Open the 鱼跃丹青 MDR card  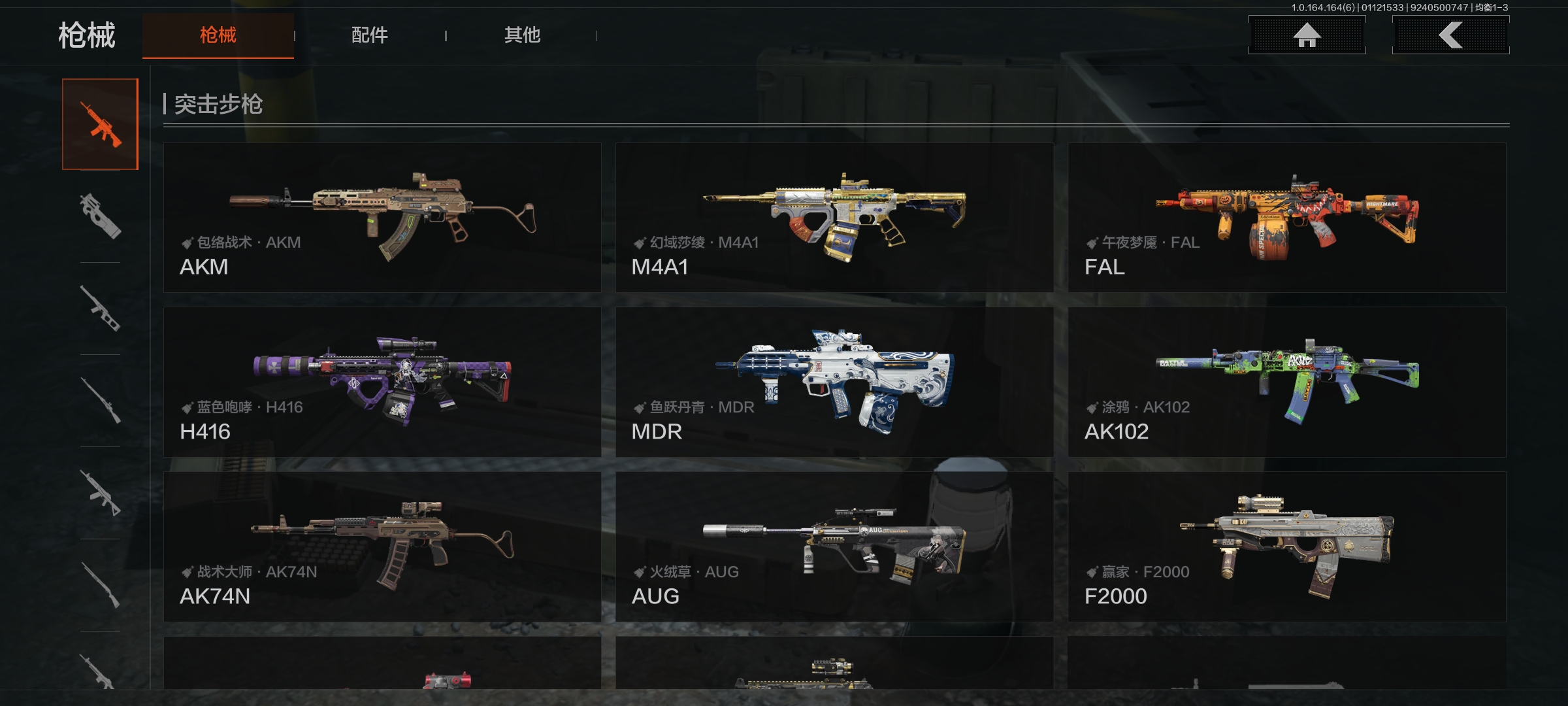pyautogui.click(x=834, y=382)
